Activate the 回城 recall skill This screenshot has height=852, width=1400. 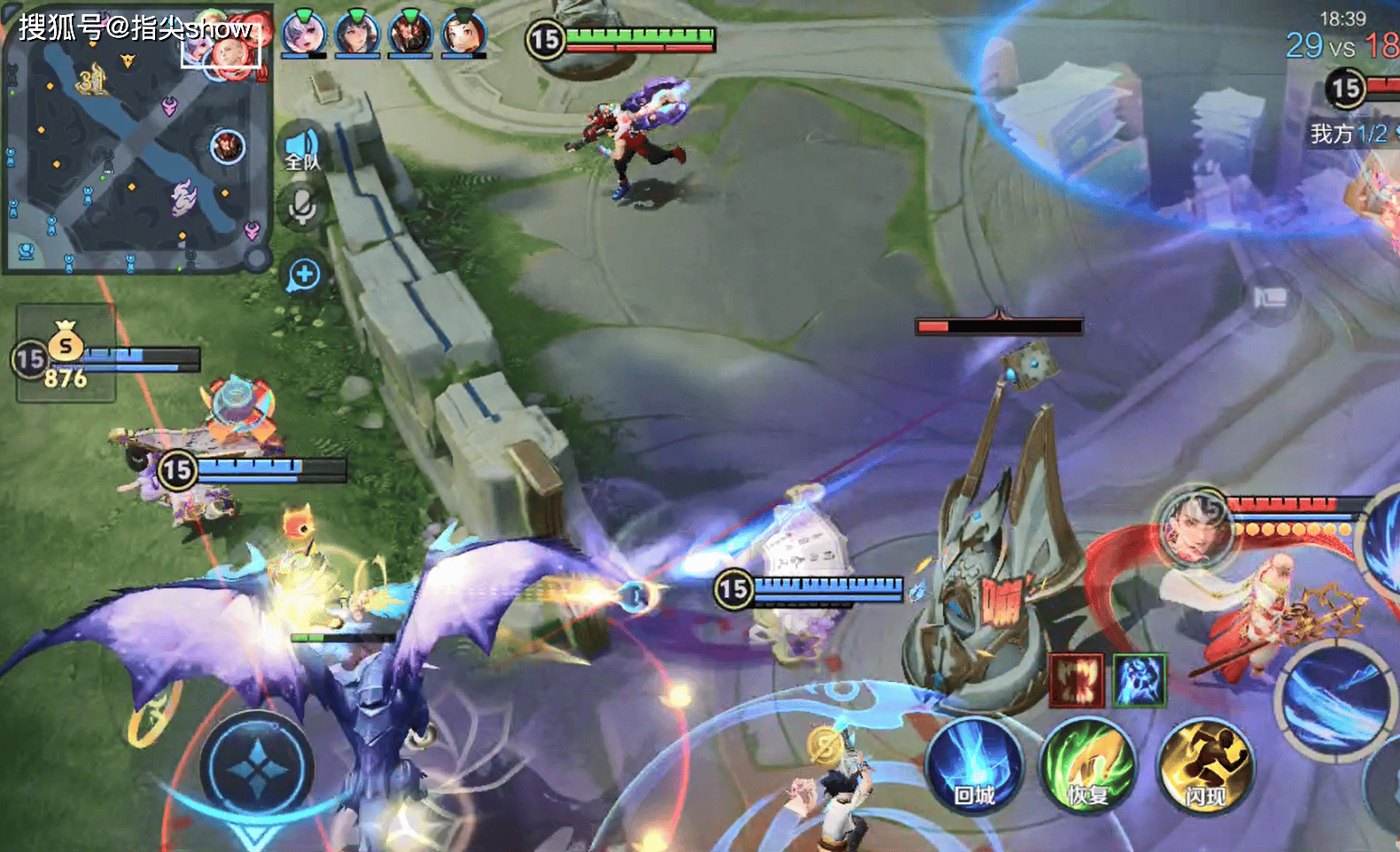click(x=974, y=767)
